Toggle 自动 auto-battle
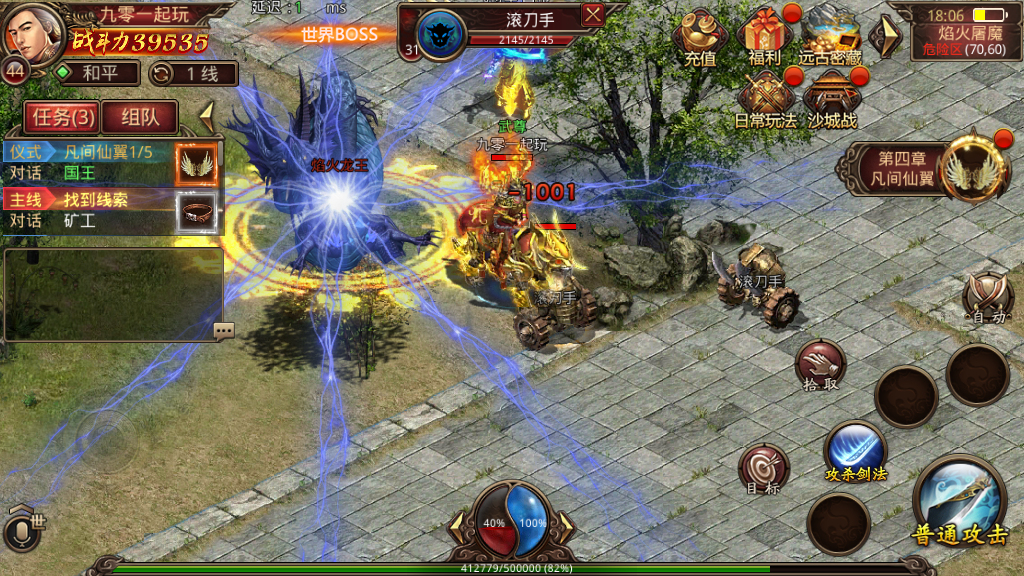The height and width of the screenshot is (576, 1024). point(988,298)
